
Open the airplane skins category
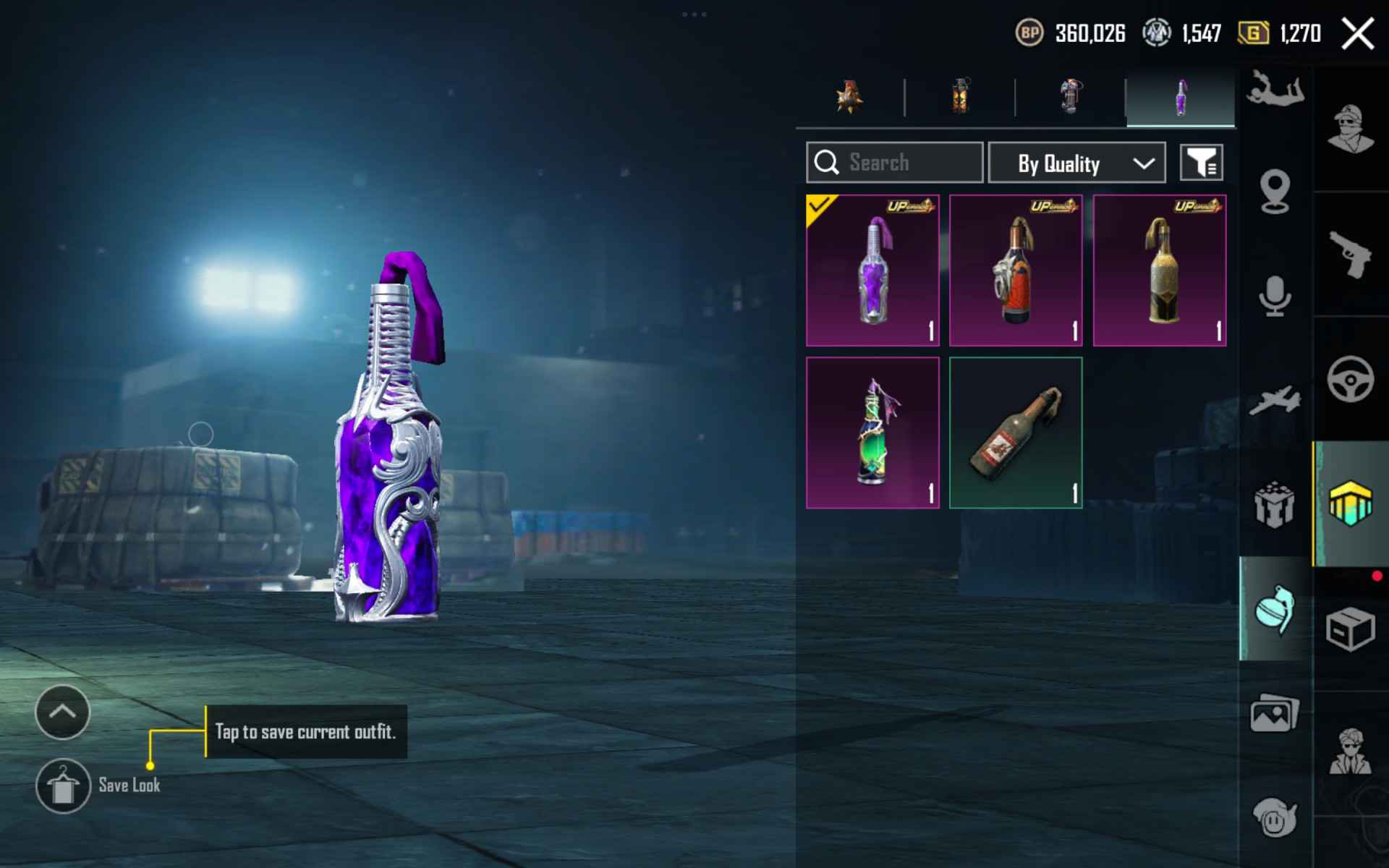[x=1275, y=400]
